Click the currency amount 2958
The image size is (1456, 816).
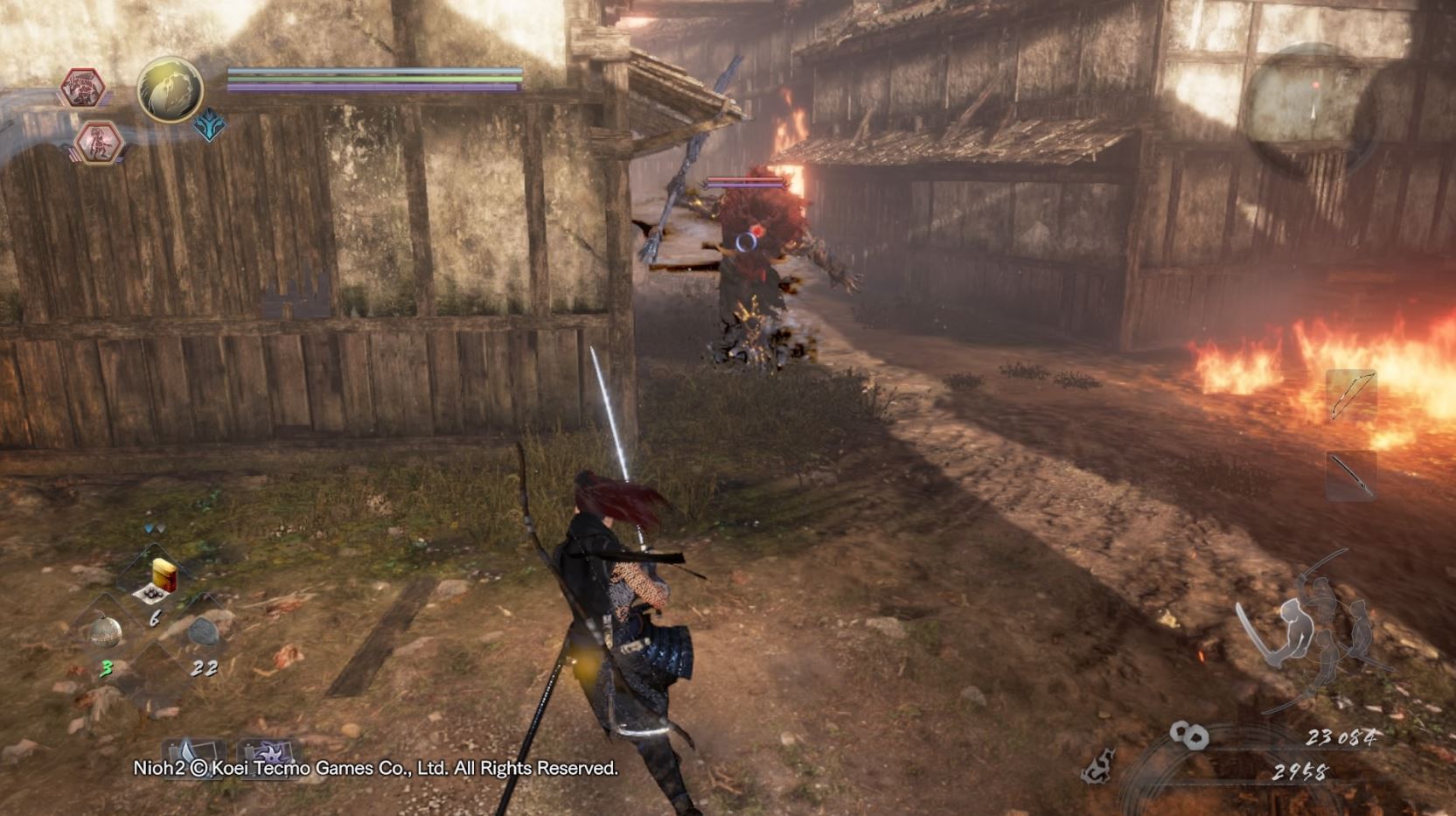tap(1300, 773)
